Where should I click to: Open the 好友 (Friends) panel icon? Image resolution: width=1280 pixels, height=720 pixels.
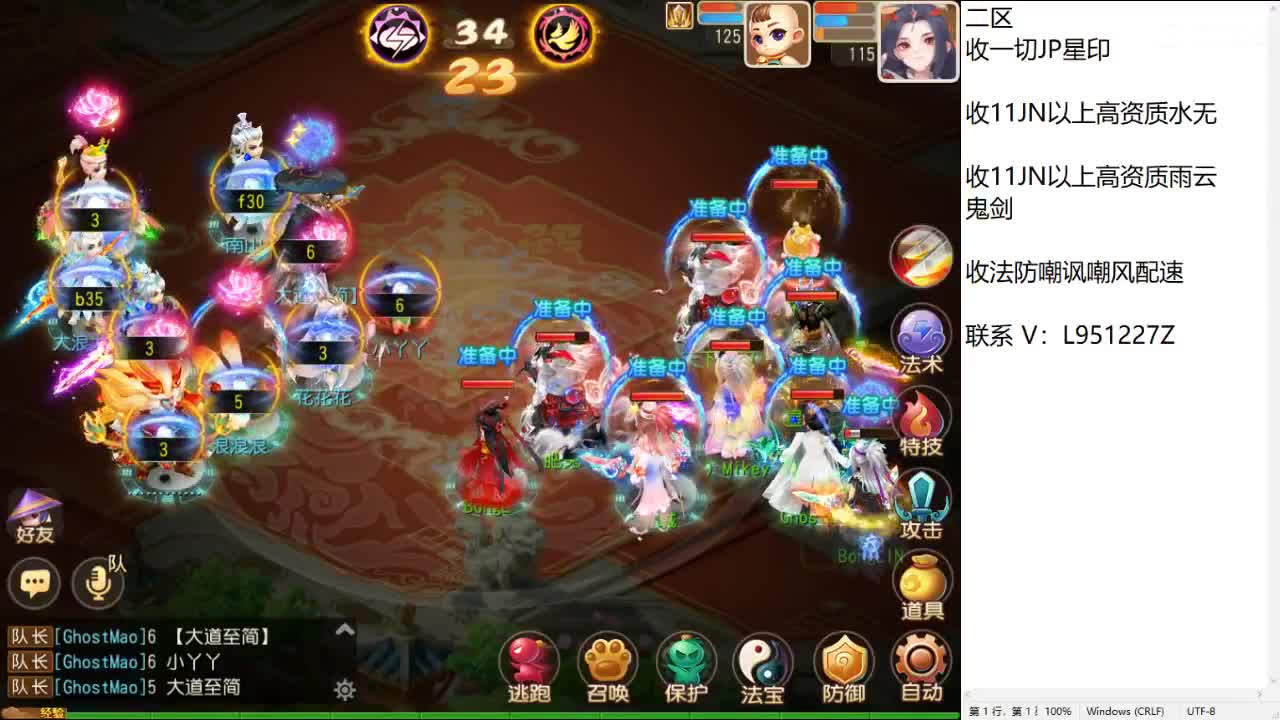[x=34, y=515]
